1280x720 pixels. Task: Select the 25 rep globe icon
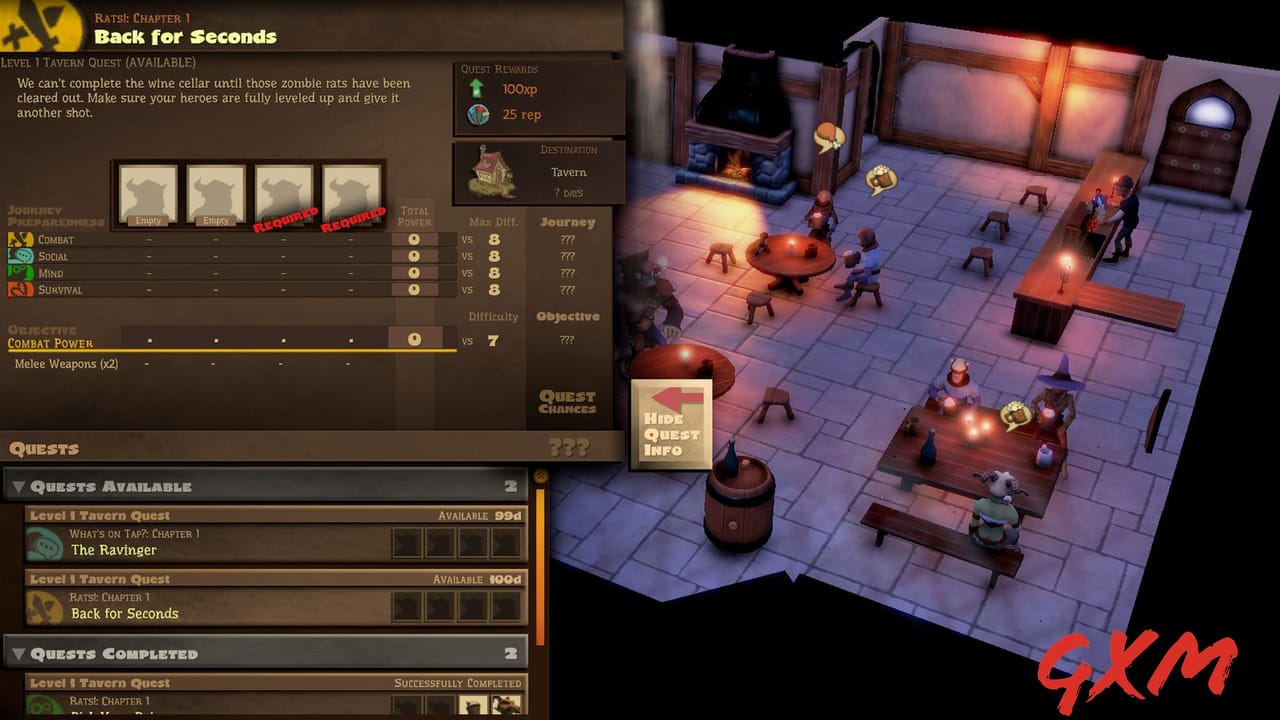pyautogui.click(x=479, y=115)
